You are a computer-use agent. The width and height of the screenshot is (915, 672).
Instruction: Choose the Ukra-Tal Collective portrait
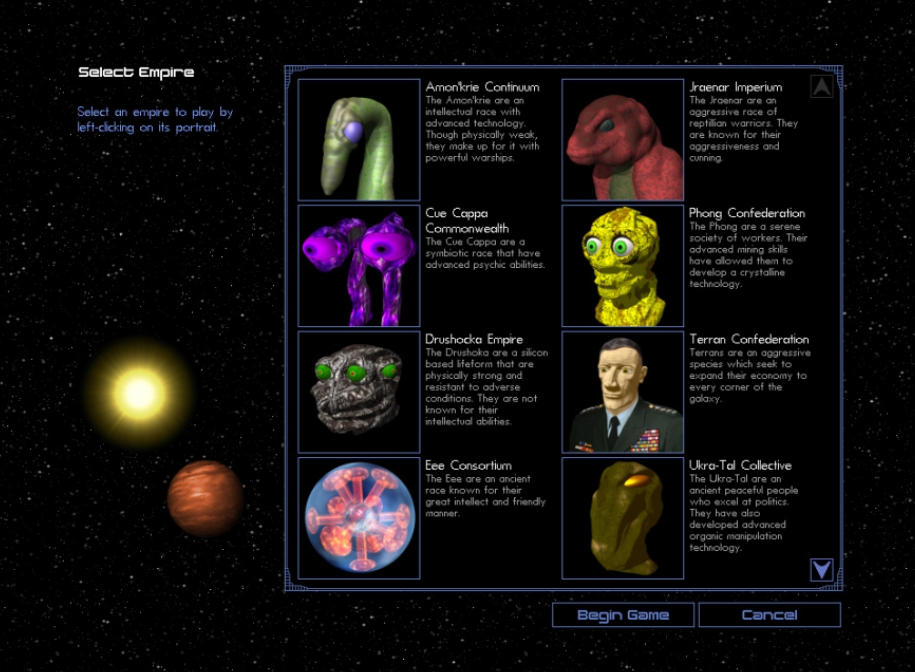tap(623, 518)
